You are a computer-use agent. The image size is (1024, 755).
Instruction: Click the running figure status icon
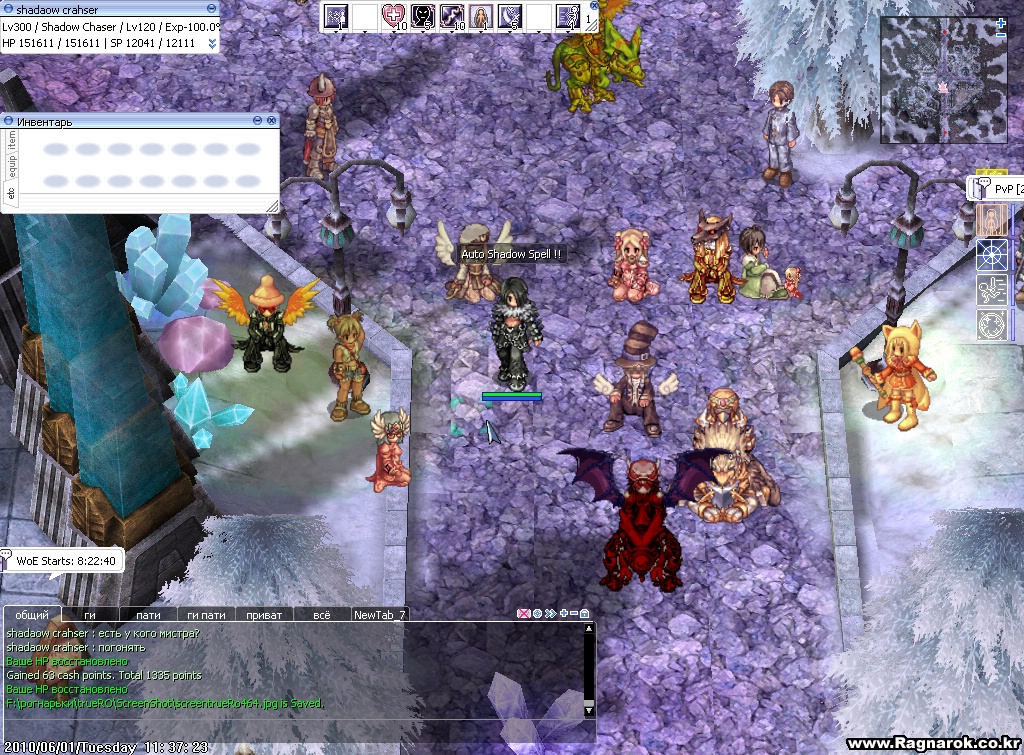point(991,289)
